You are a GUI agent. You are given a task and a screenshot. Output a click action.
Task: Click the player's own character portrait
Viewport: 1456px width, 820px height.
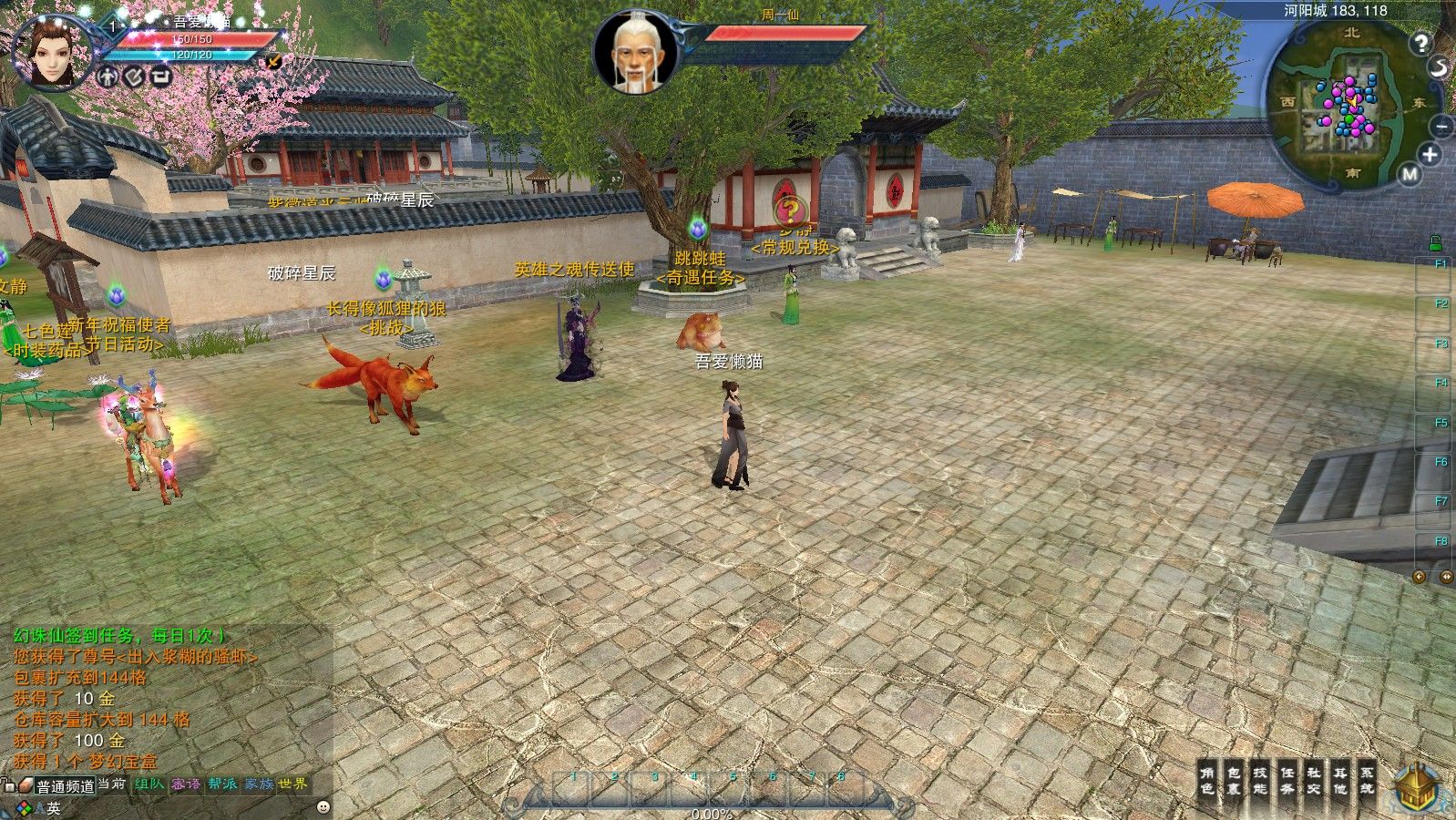pos(52,52)
